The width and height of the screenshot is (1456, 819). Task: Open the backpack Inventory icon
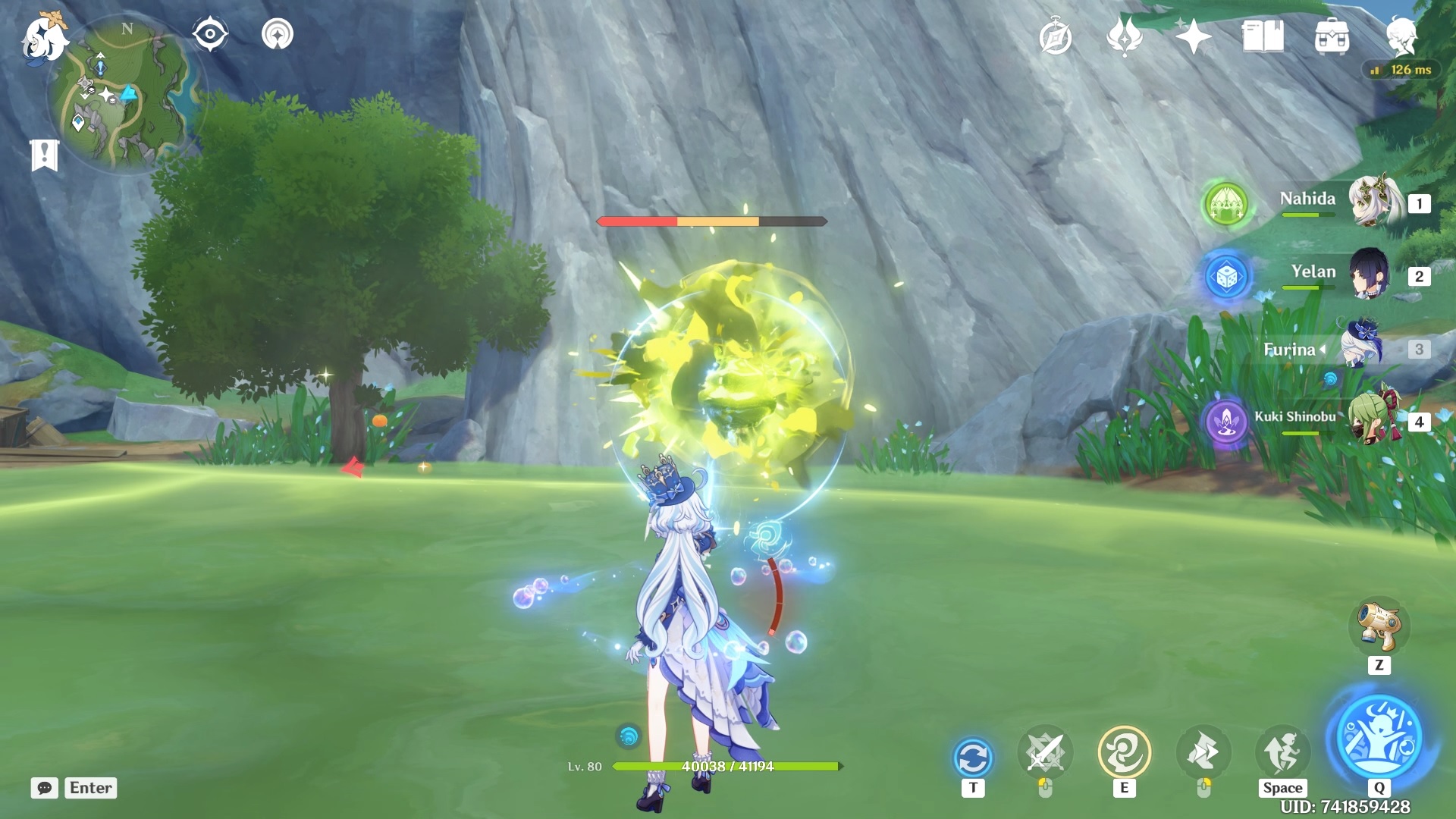point(1332,36)
